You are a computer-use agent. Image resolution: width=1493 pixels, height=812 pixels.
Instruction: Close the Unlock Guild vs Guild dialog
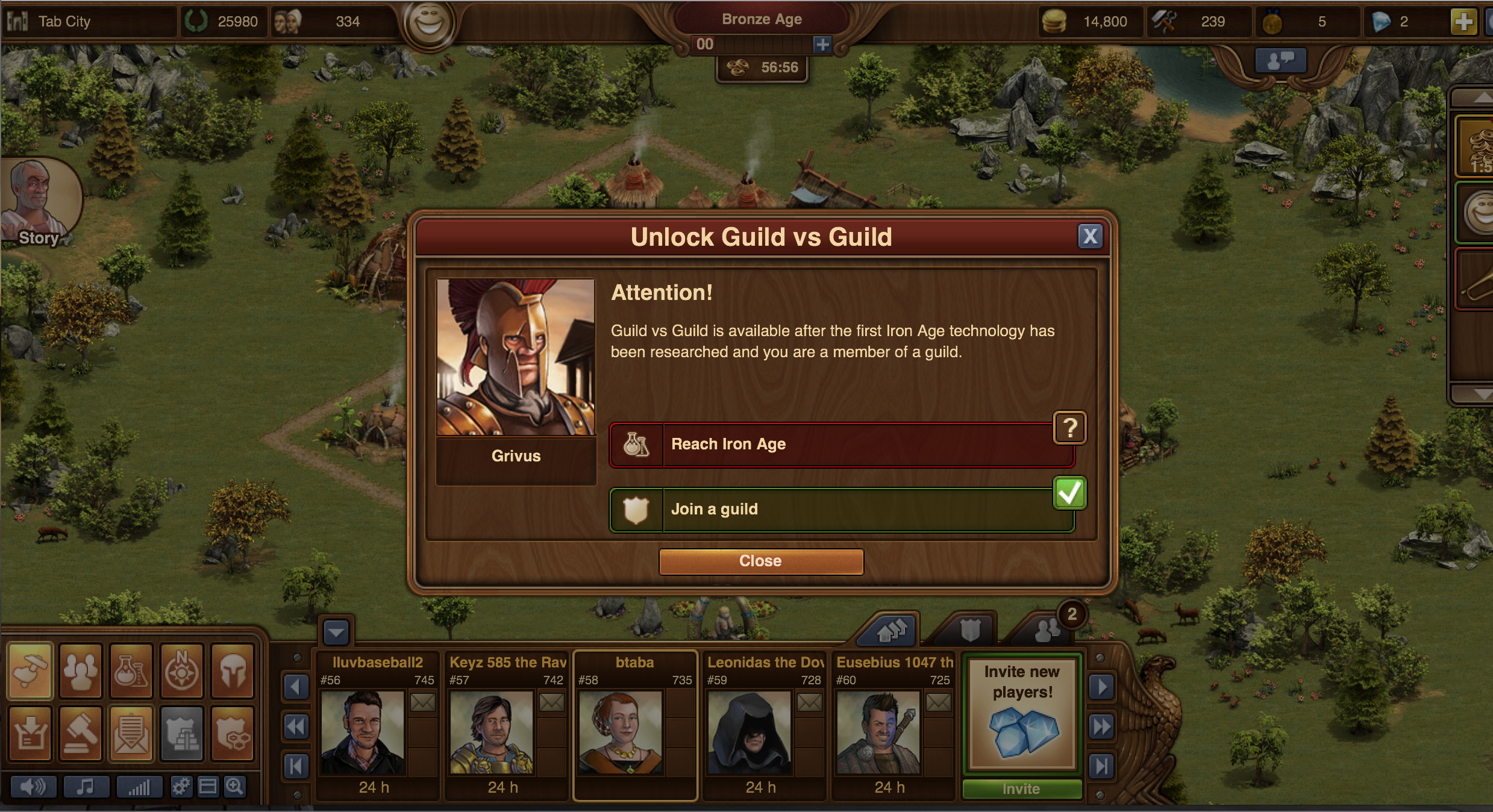pyautogui.click(x=761, y=561)
